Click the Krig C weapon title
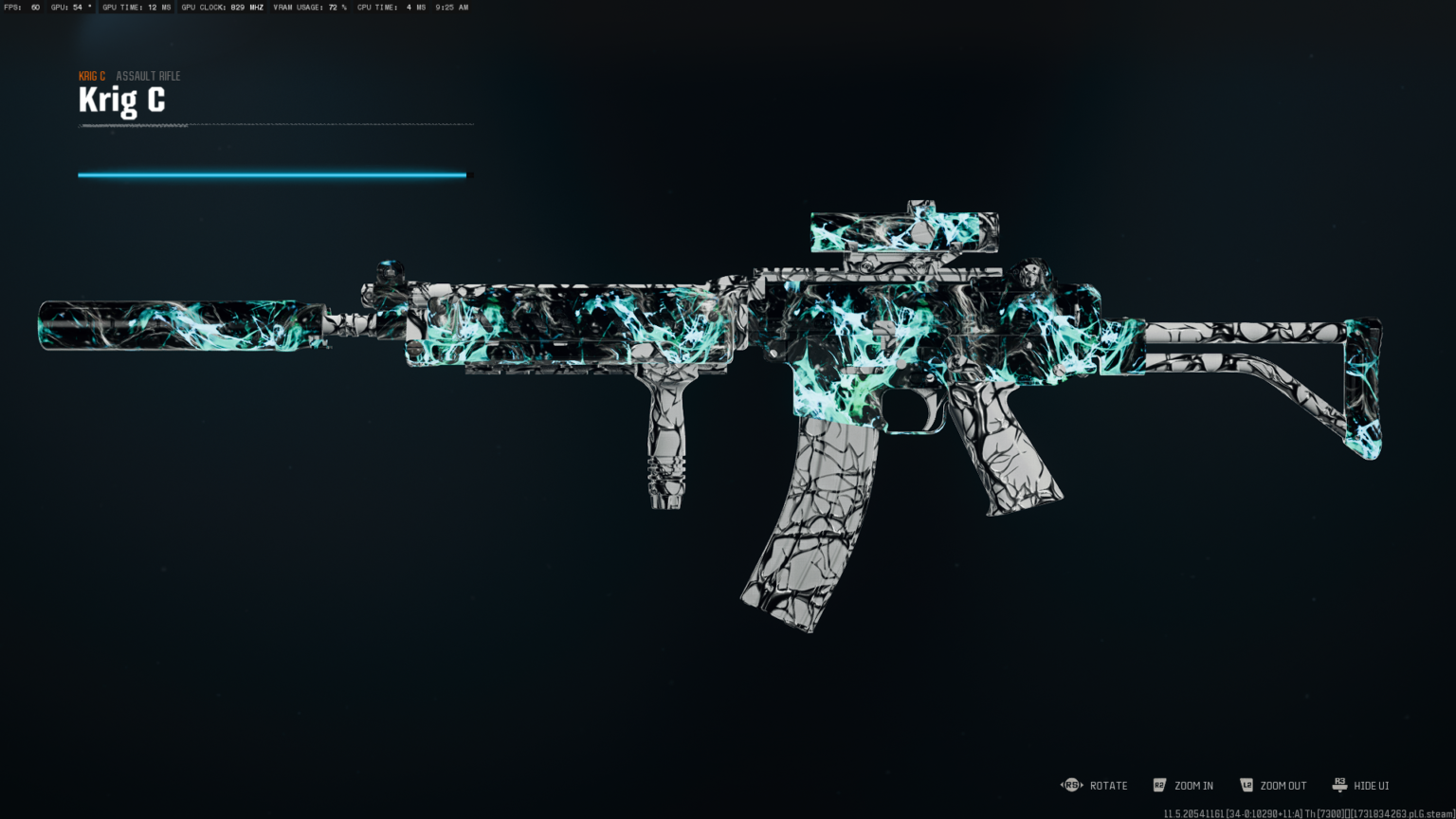 121,99
